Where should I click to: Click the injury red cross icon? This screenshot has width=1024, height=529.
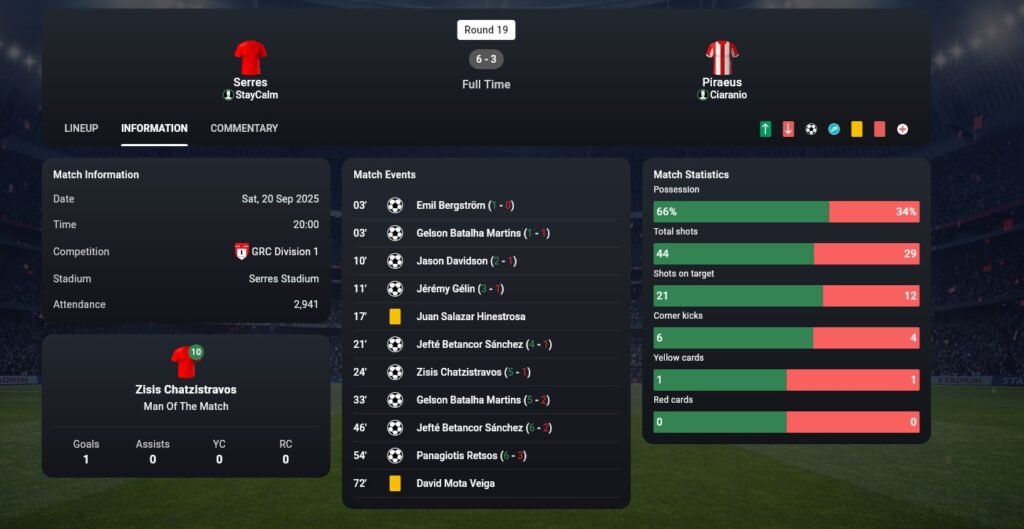pos(903,129)
